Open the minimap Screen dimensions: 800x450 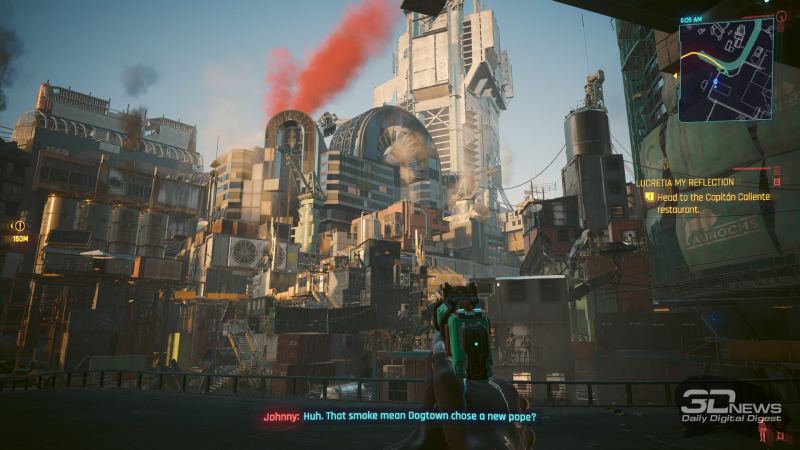(725, 69)
